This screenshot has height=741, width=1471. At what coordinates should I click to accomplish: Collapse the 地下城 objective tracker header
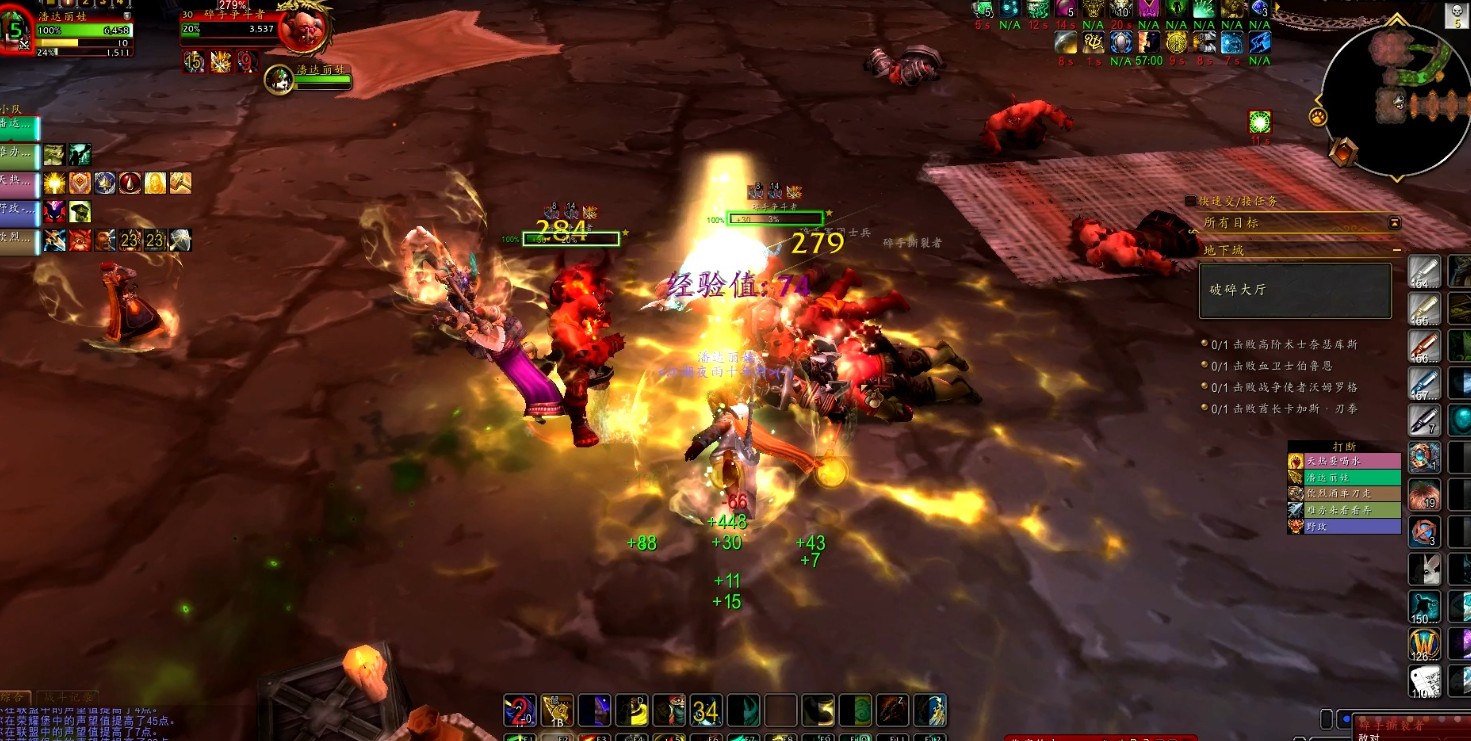coord(1396,249)
